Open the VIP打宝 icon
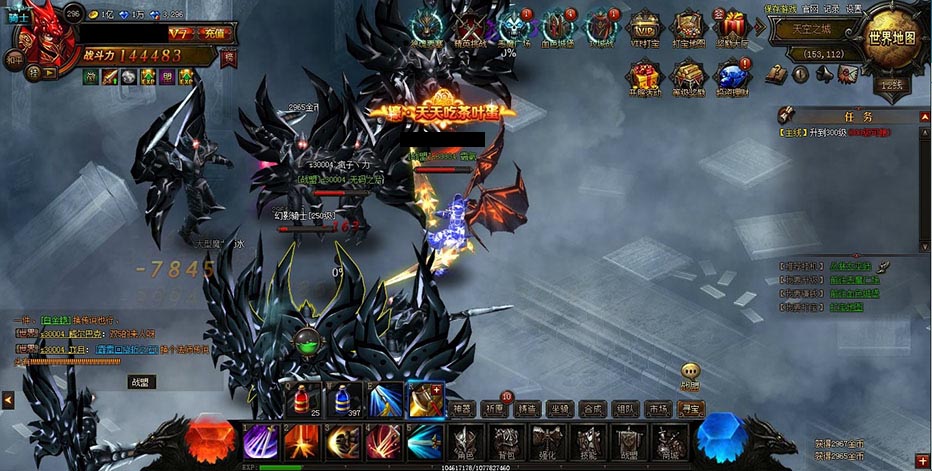The image size is (932, 471). pos(645,28)
